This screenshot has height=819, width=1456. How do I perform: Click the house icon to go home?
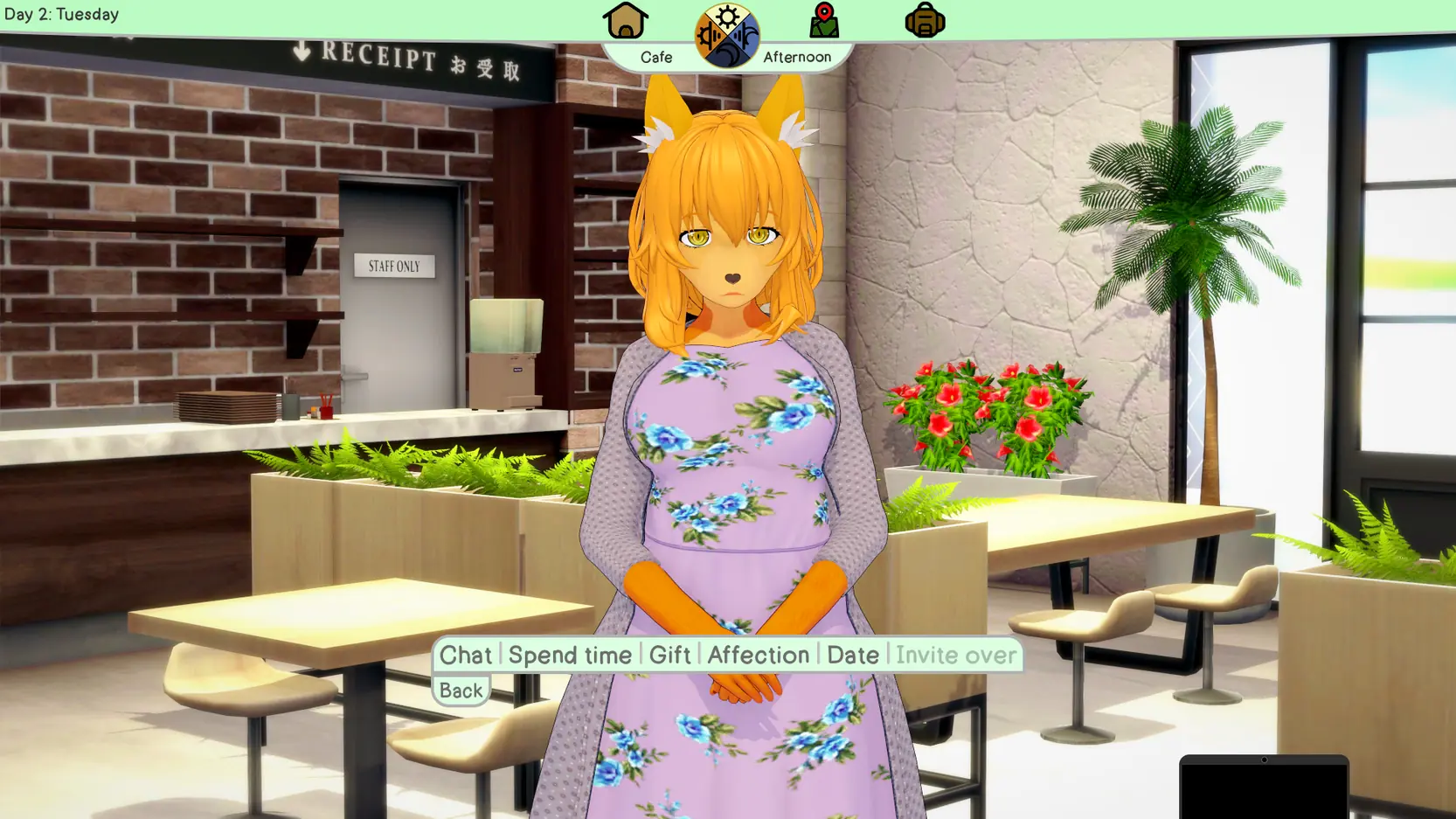tap(625, 21)
